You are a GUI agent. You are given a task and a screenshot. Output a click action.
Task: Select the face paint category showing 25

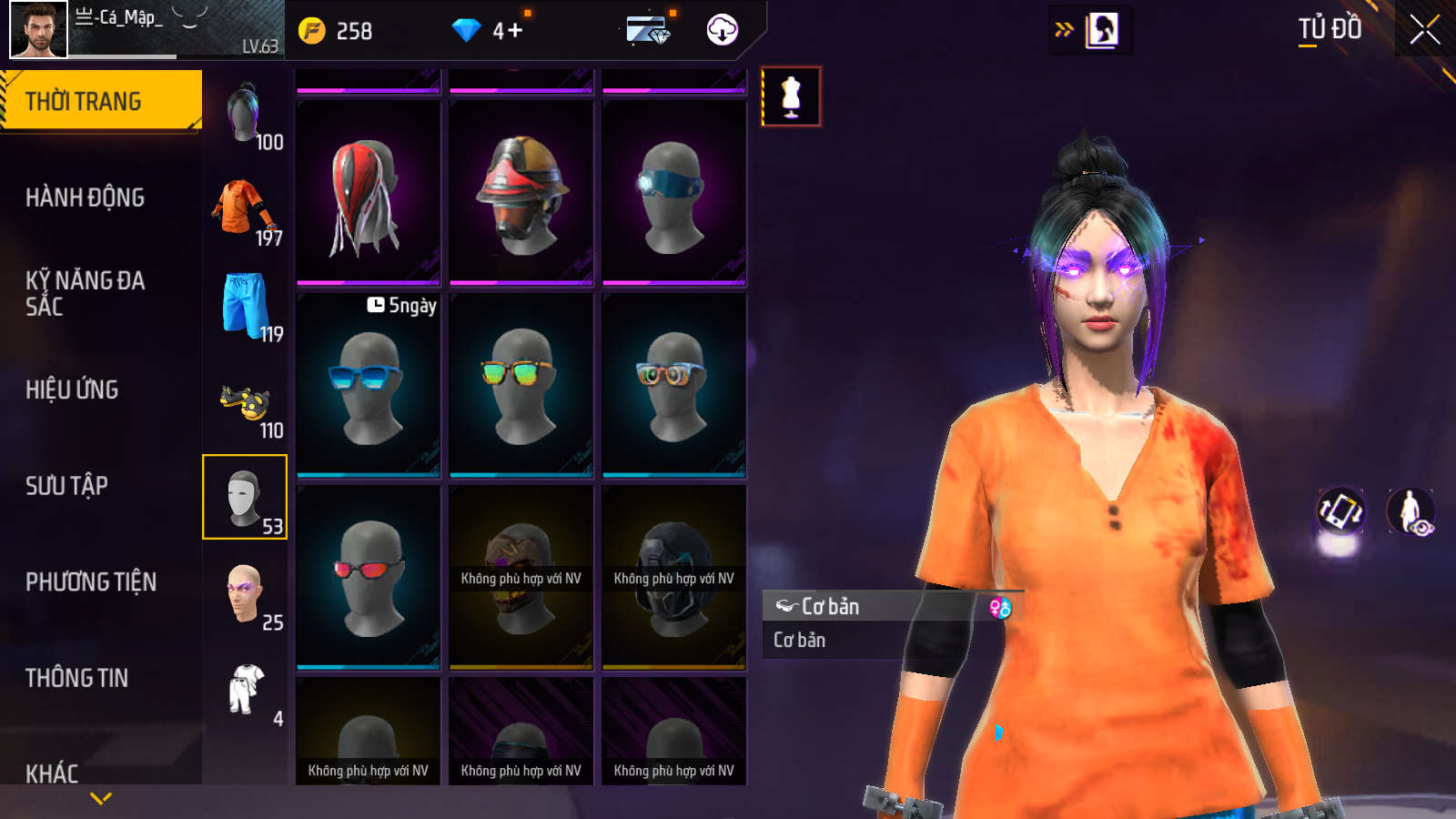pos(245,595)
